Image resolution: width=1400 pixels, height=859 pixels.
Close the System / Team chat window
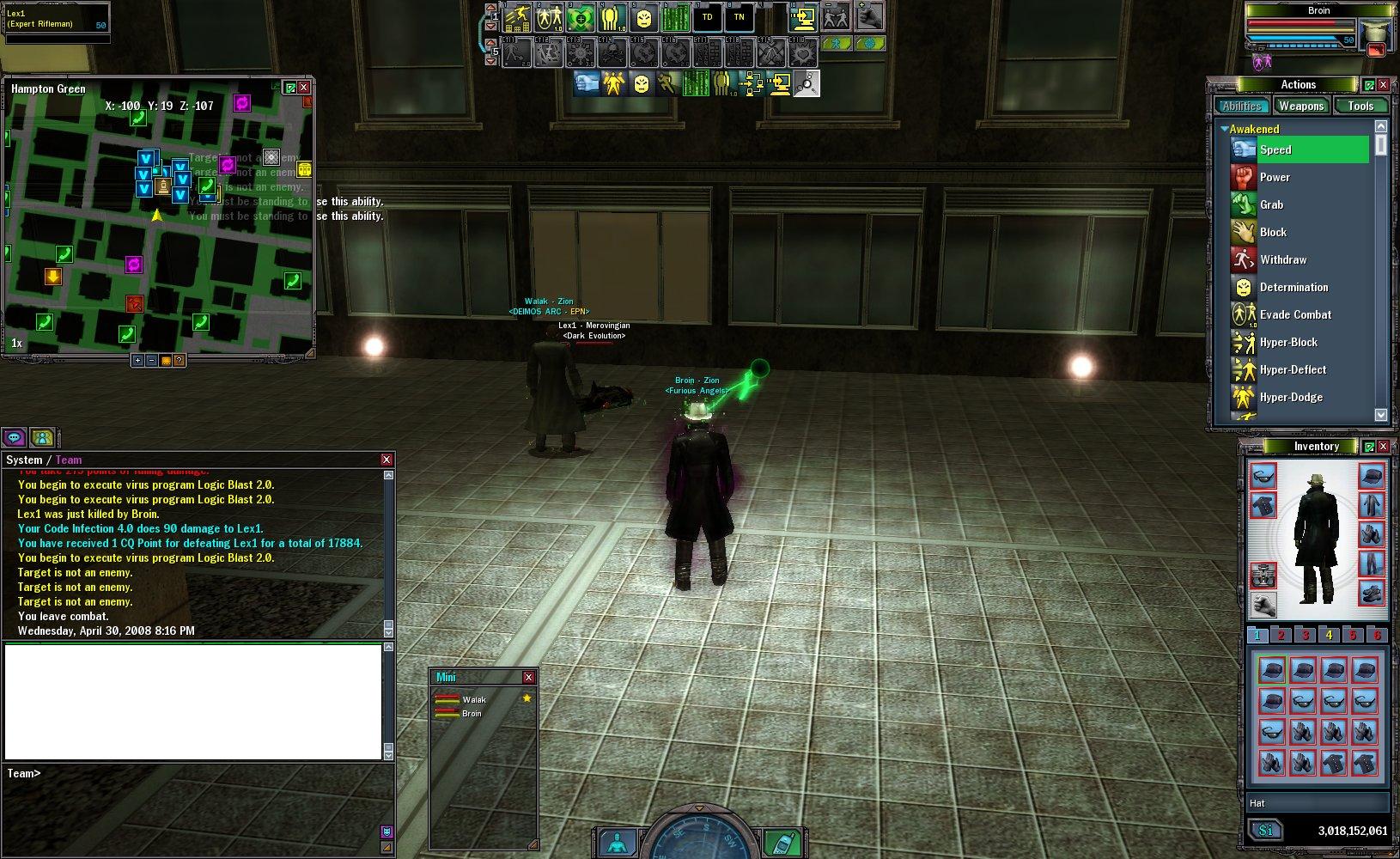(387, 460)
